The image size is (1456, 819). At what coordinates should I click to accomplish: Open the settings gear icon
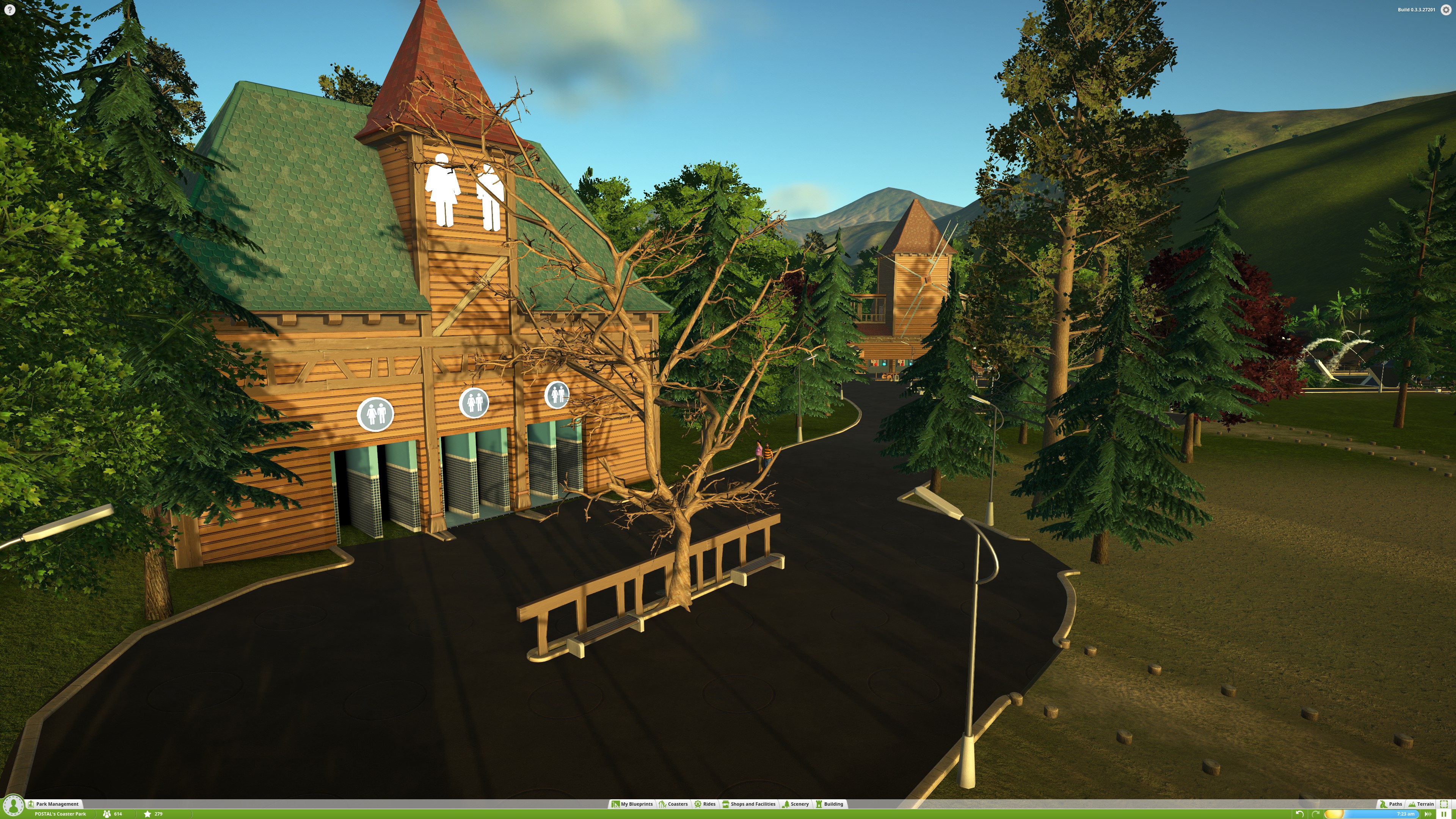coord(1446,9)
